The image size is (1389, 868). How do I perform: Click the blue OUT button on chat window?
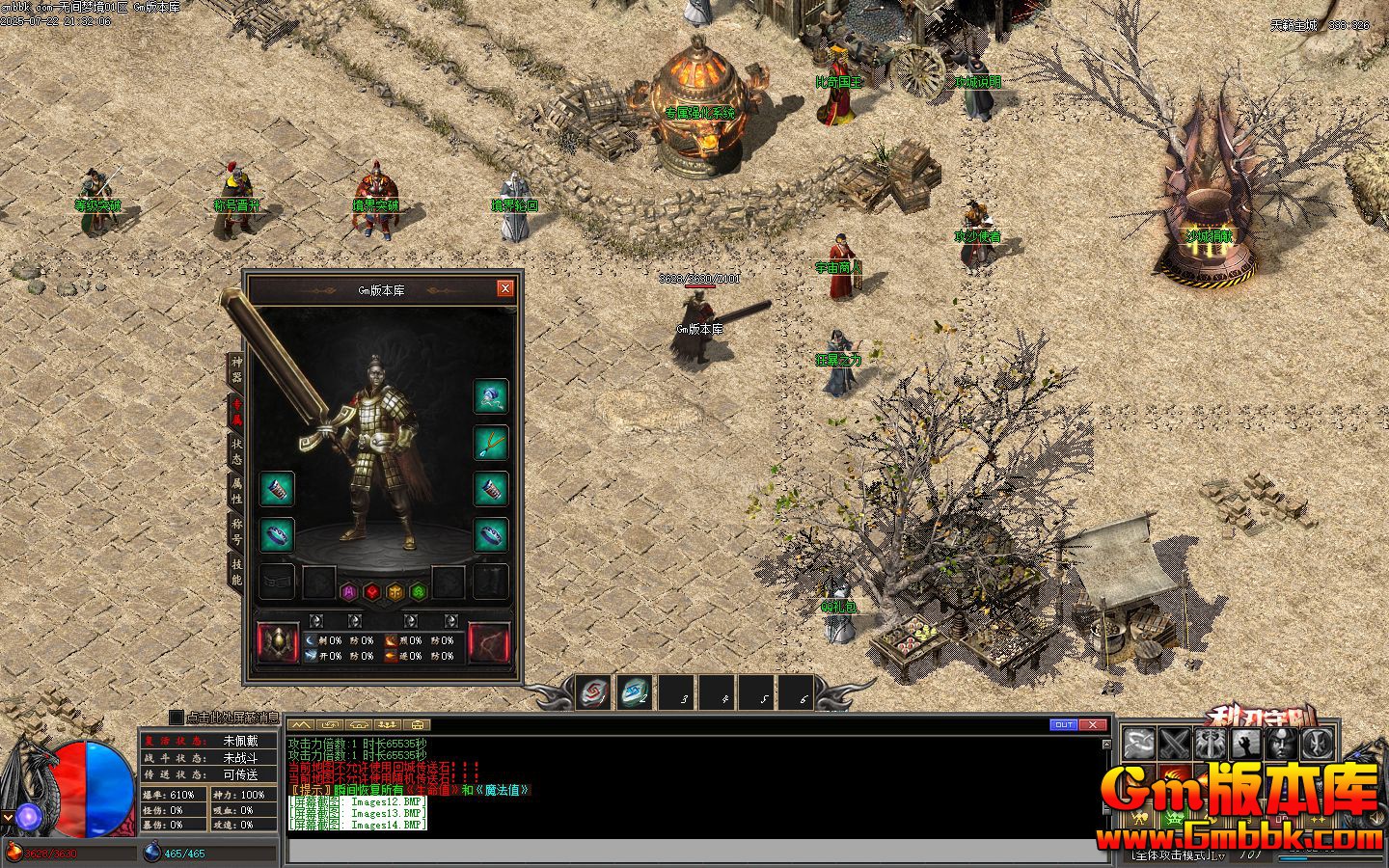(1063, 724)
